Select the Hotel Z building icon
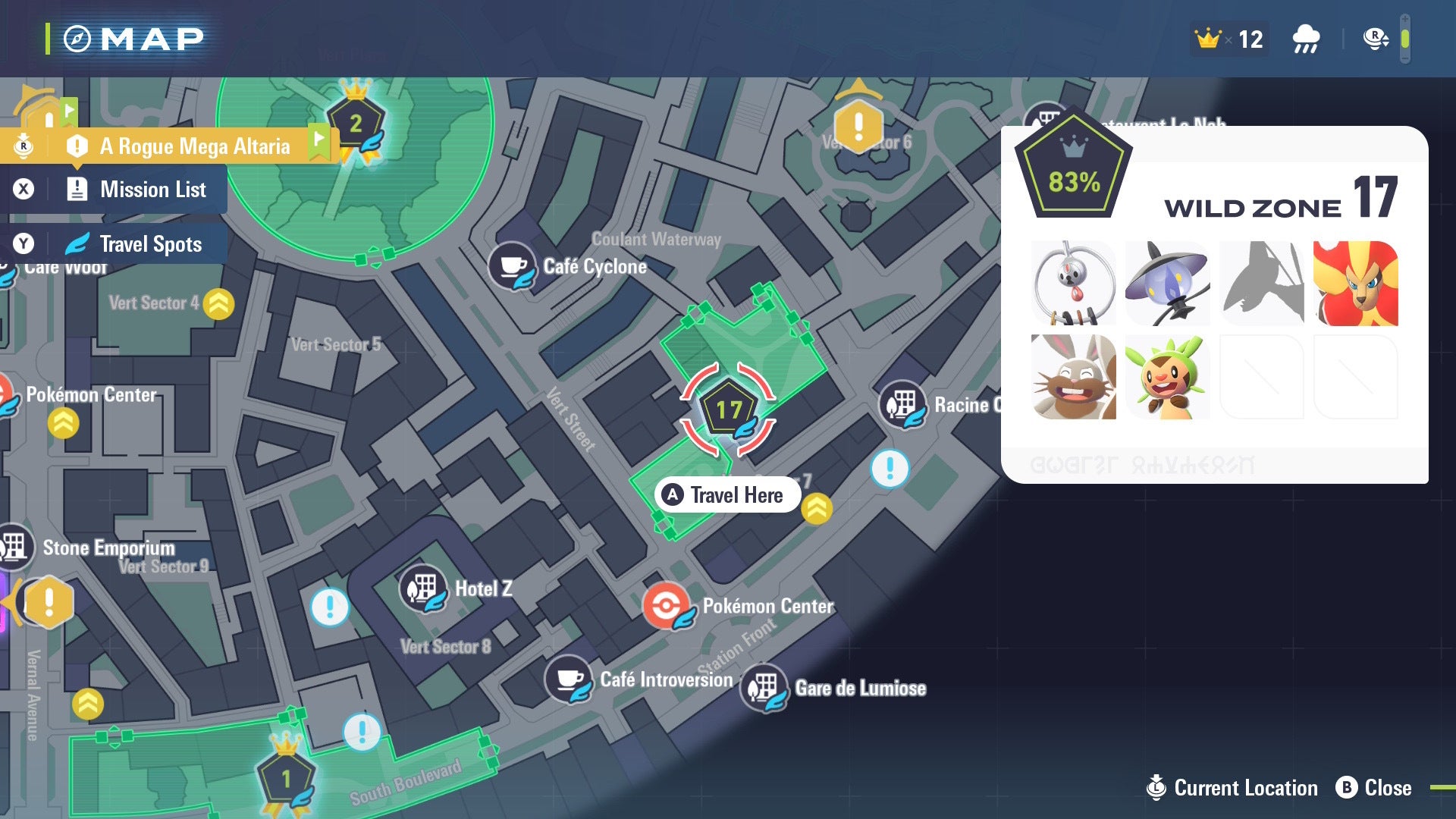The width and height of the screenshot is (1456, 819). (424, 589)
